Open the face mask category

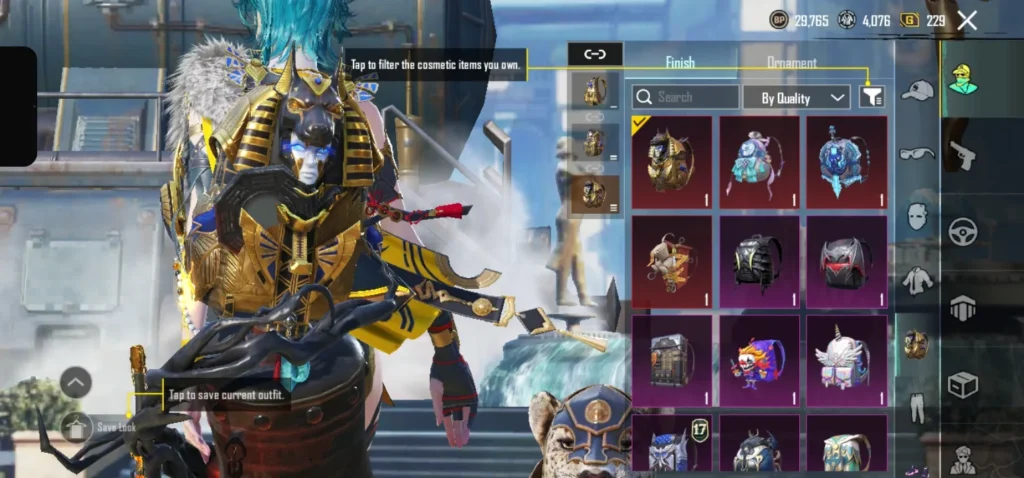(x=916, y=216)
